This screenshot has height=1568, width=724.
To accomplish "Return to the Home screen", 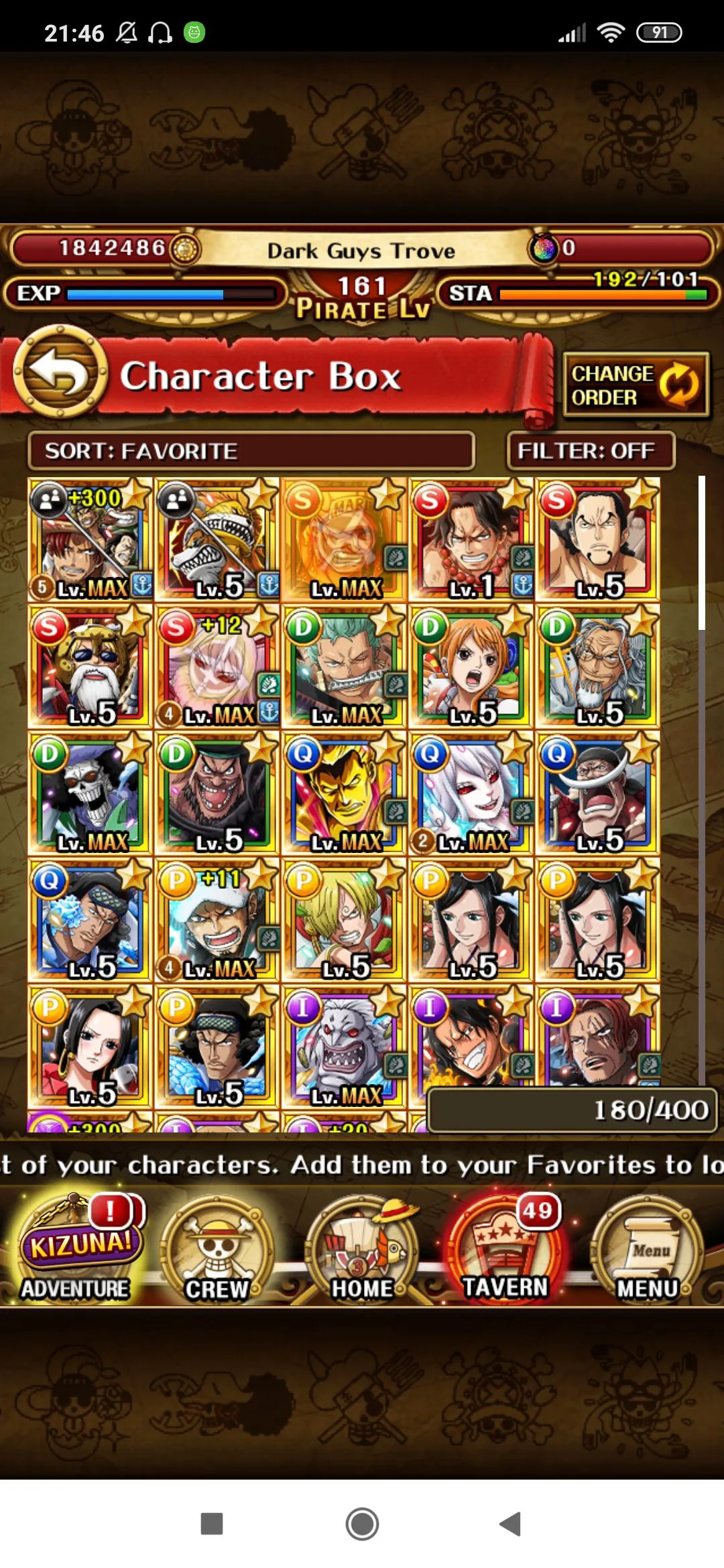I will click(362, 1250).
